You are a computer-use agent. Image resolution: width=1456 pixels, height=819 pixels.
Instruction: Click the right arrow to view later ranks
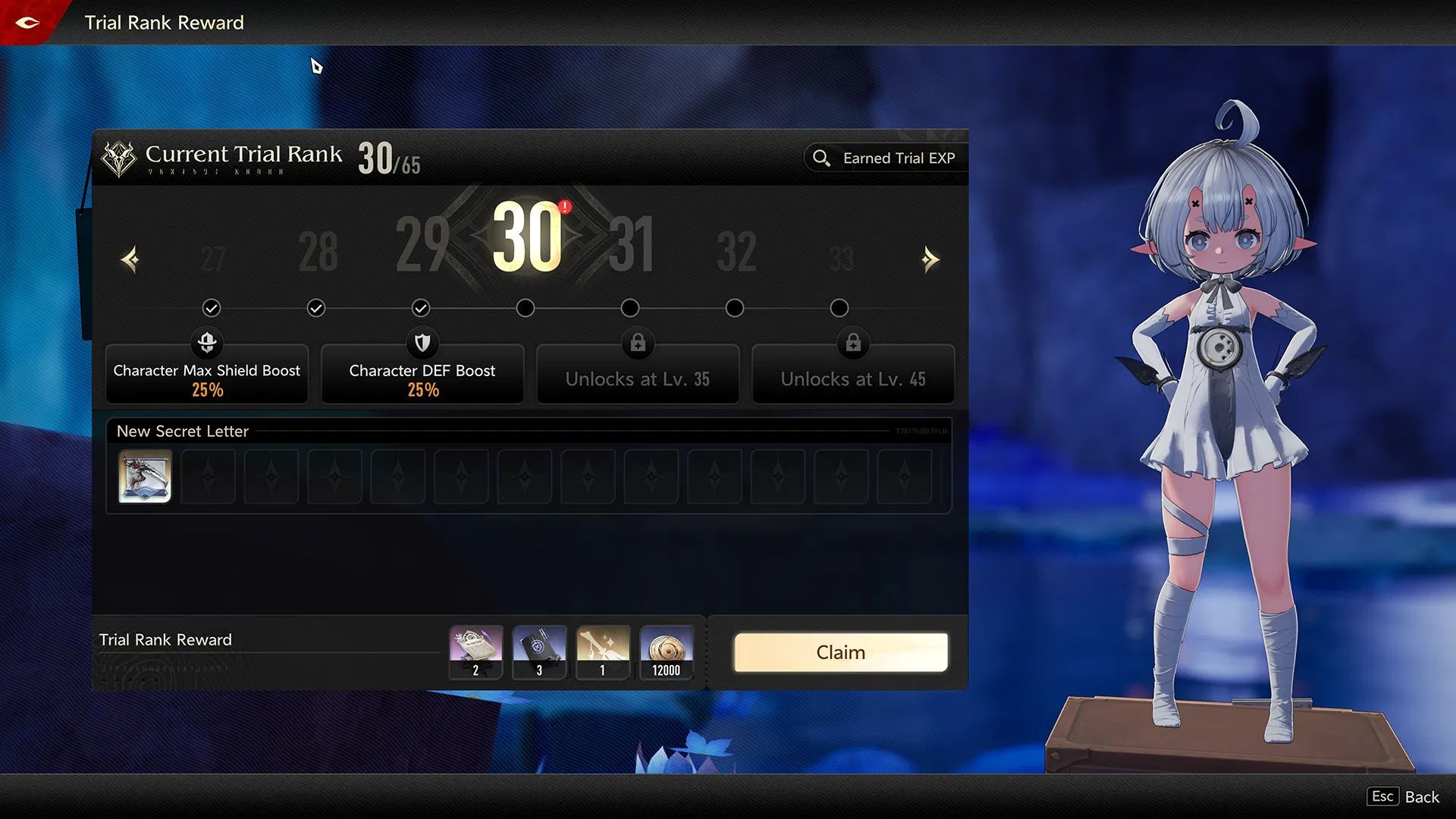(x=930, y=259)
